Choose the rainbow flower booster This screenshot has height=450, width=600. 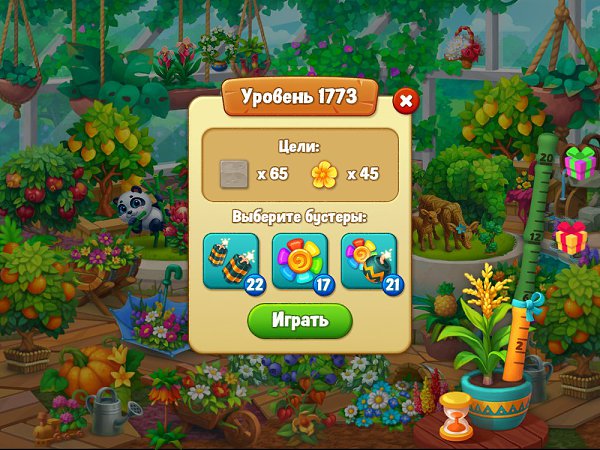click(299, 260)
